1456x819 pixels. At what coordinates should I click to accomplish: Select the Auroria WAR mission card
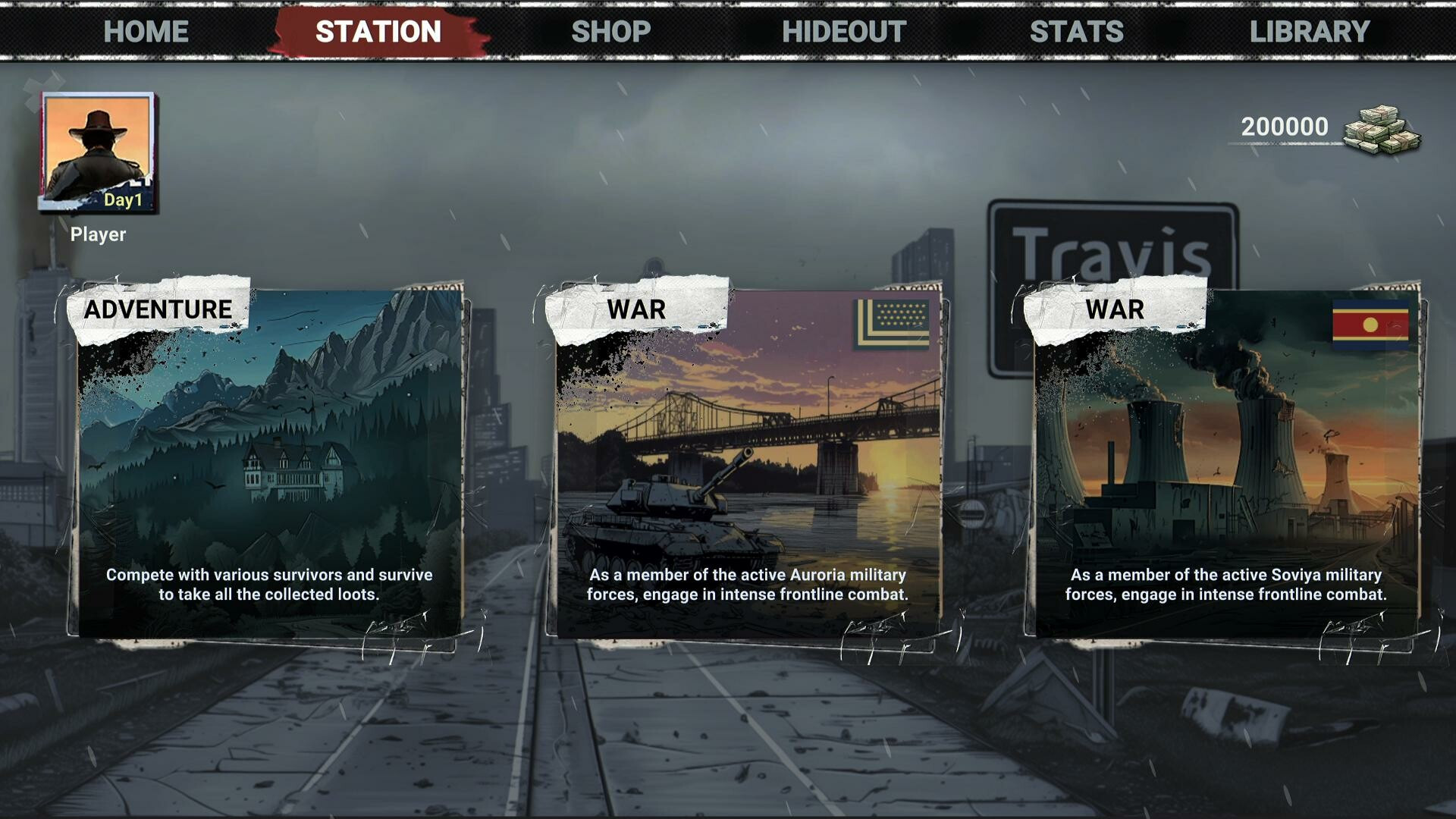[748, 463]
